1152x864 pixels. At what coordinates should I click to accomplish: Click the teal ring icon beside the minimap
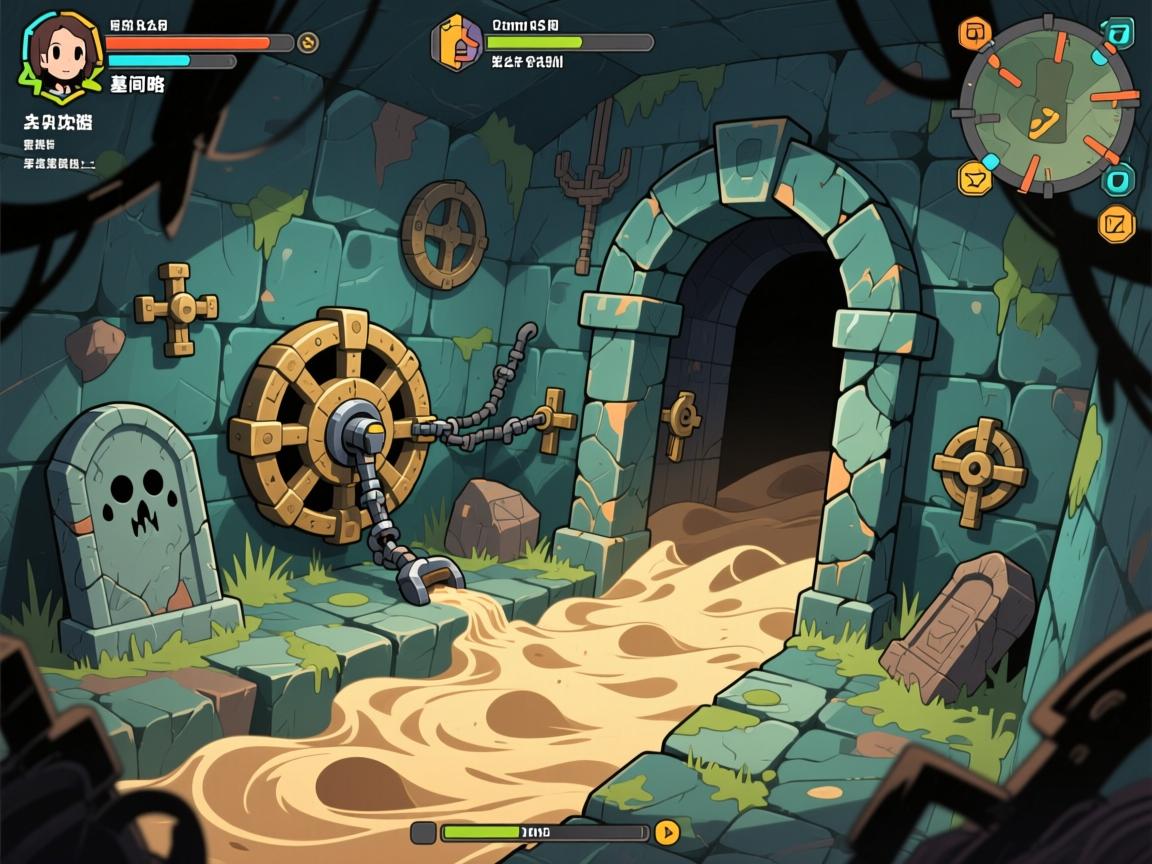[1118, 181]
